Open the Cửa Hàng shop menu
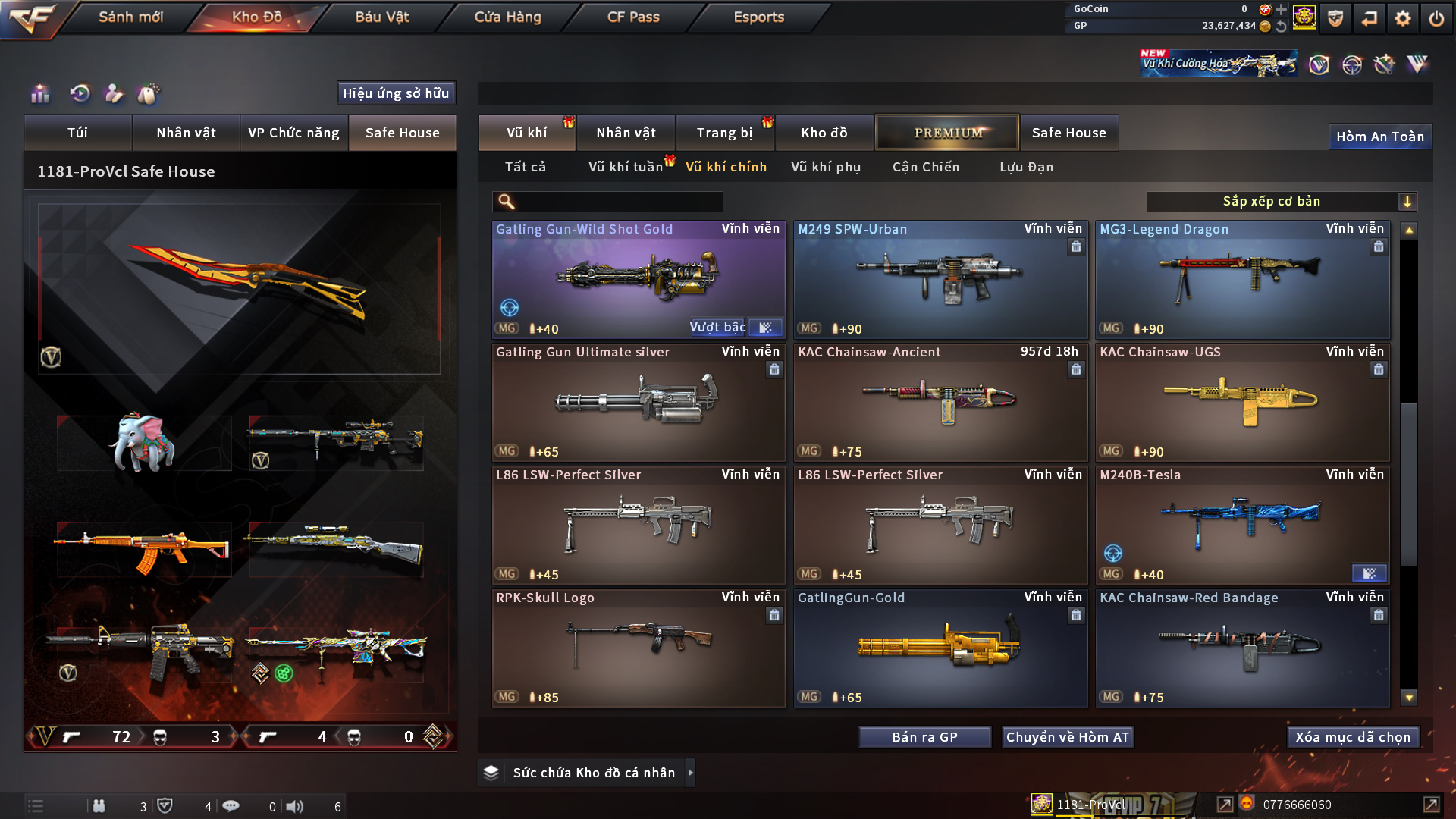Viewport: 1456px width, 819px height. [x=507, y=17]
